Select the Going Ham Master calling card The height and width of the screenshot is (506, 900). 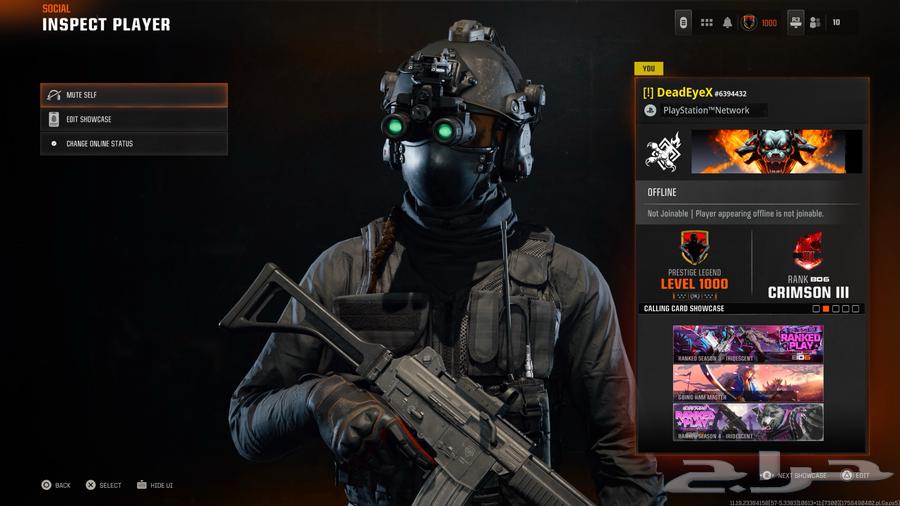(x=748, y=383)
